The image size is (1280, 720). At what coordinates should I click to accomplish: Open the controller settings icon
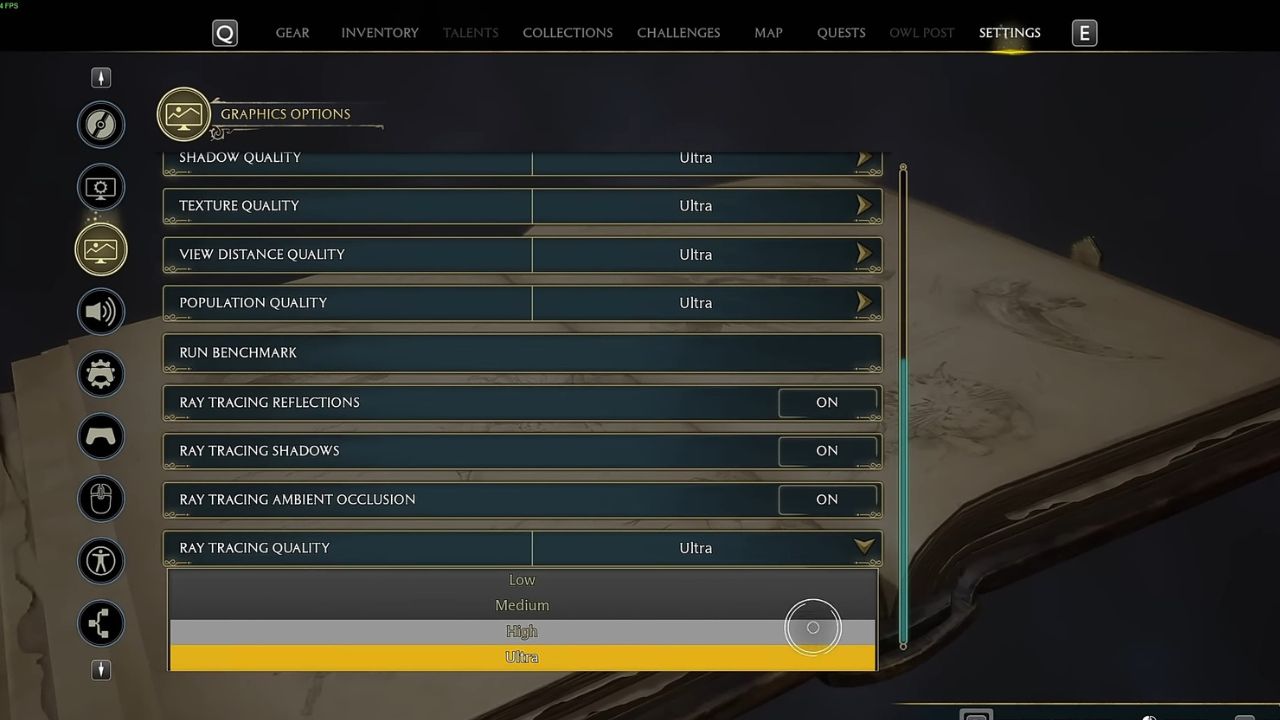[100, 436]
